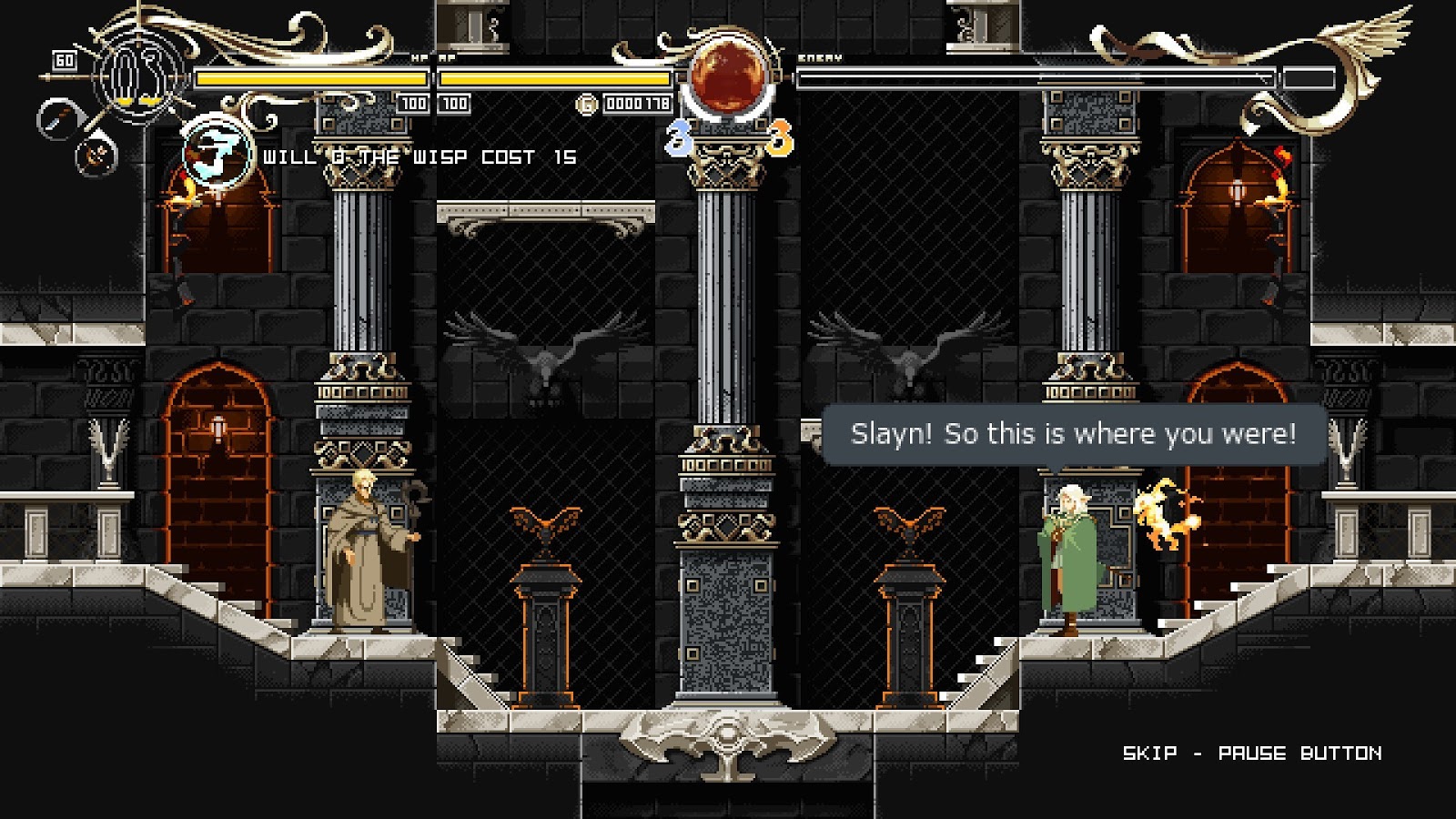Viewport: 1456px width, 819px height.
Task: Click the compass arrow gauge icon
Action: tap(58, 116)
